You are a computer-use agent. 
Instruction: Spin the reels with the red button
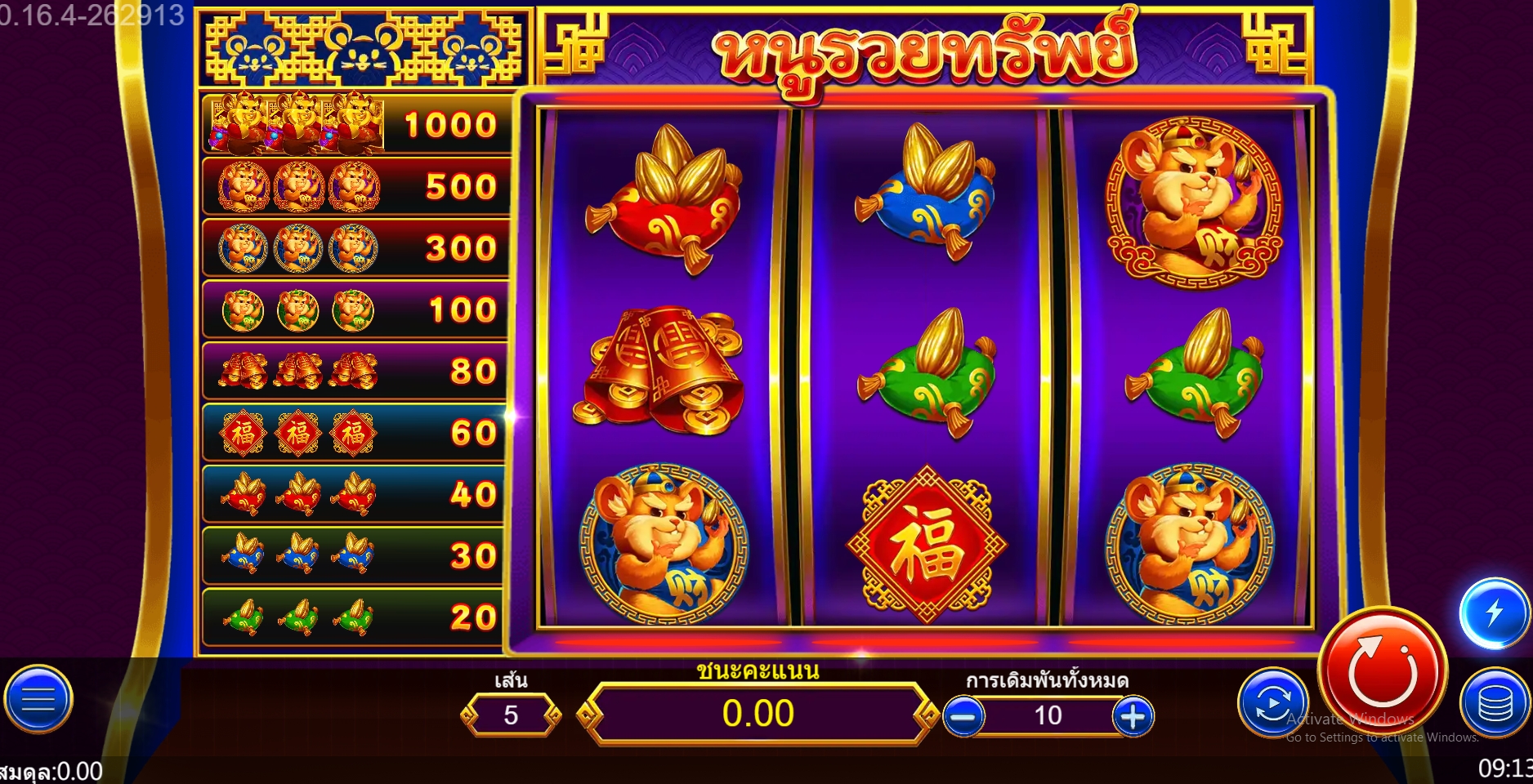(1382, 672)
